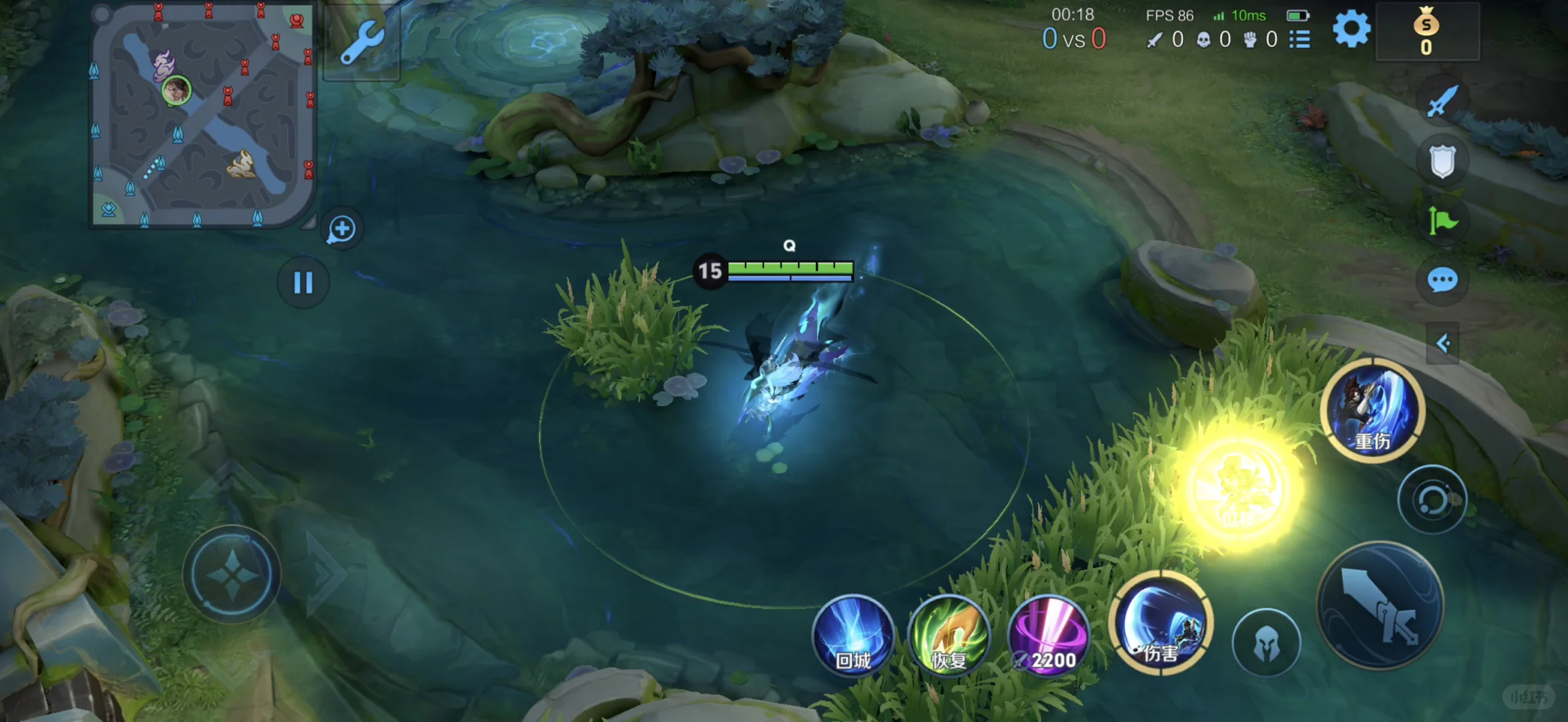Image resolution: width=1568 pixels, height=722 pixels.
Task: Open the wrench tool button
Action: pyautogui.click(x=361, y=41)
